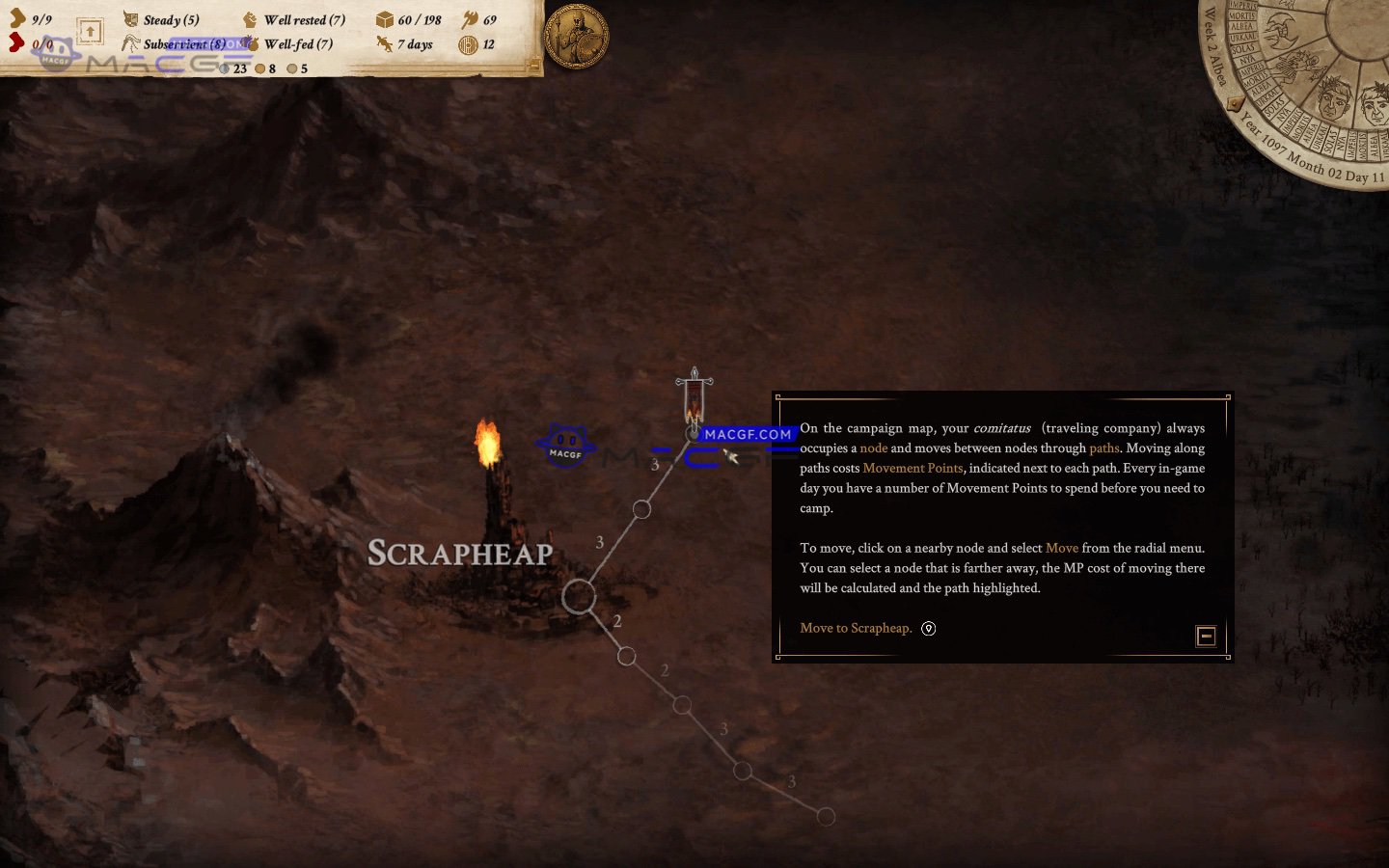1389x868 pixels.
Task: Click the mask icon beside Steady (5)
Action: [x=129, y=19]
